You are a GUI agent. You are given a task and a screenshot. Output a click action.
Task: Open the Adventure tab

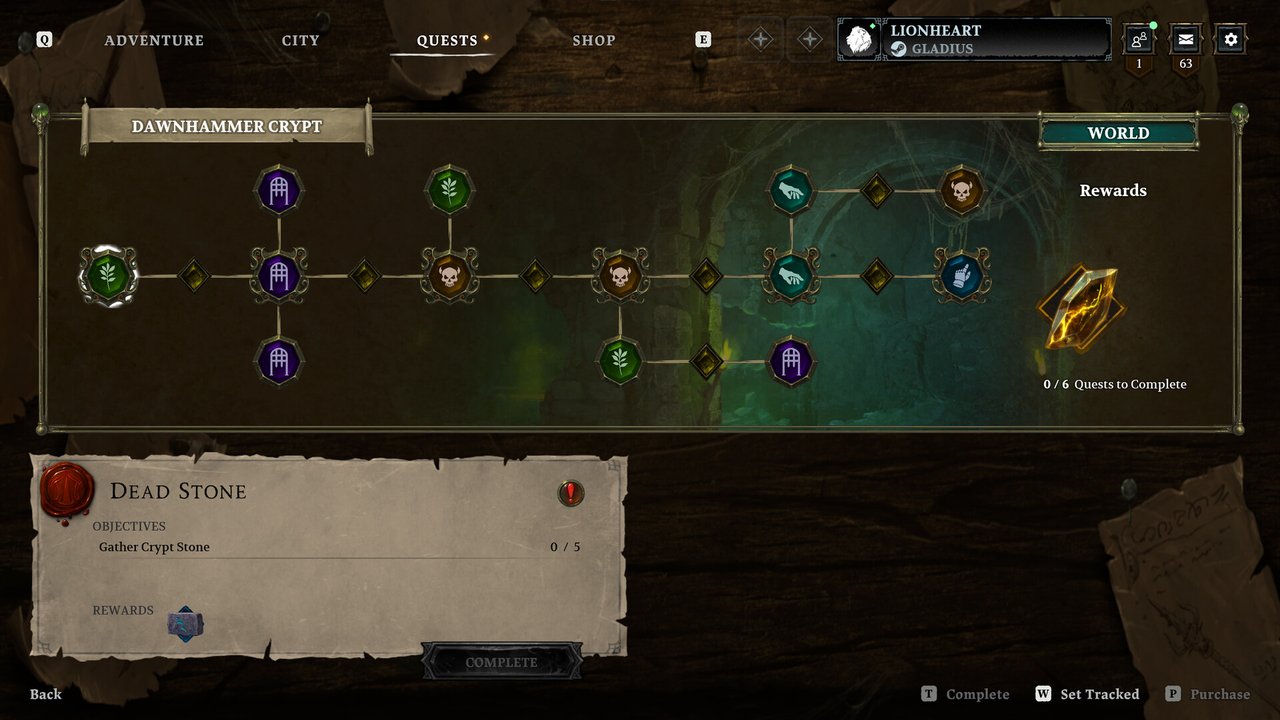click(154, 41)
